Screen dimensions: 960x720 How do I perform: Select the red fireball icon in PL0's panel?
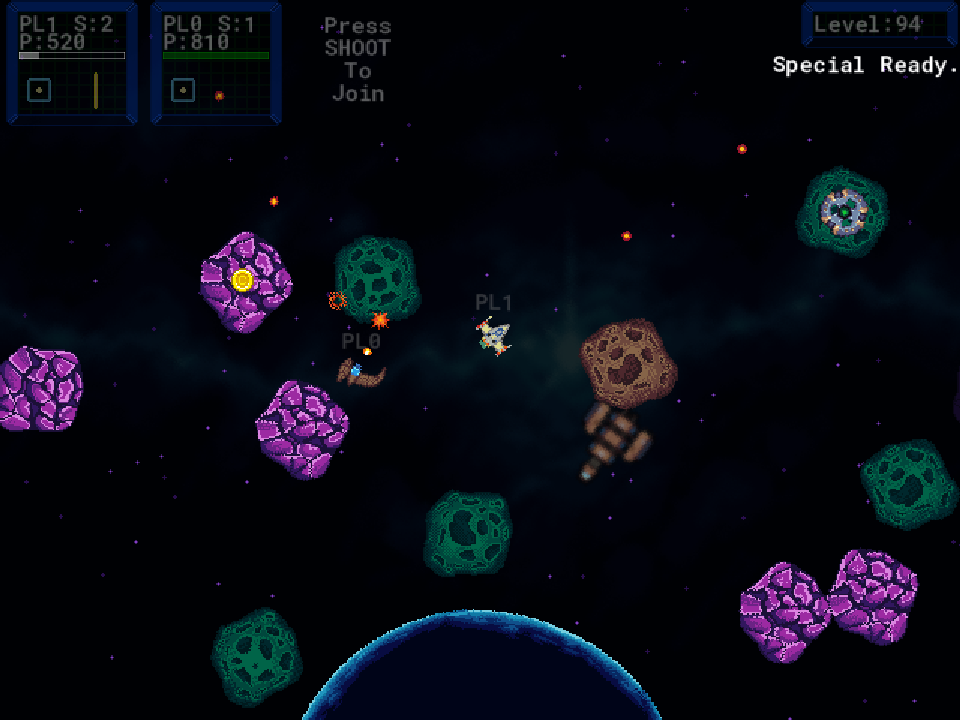219,96
